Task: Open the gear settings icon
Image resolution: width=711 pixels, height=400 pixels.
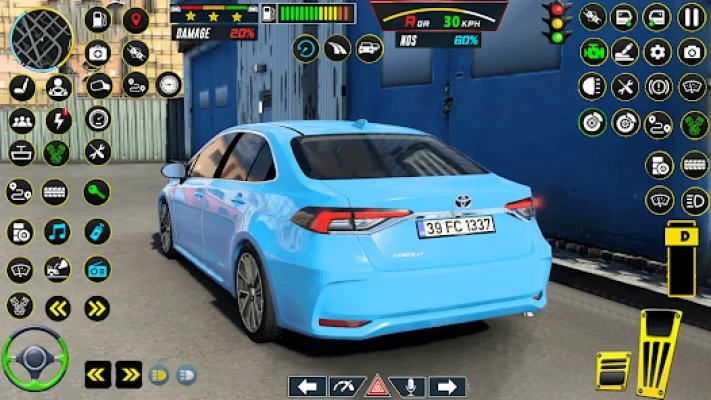Action: coord(657,52)
